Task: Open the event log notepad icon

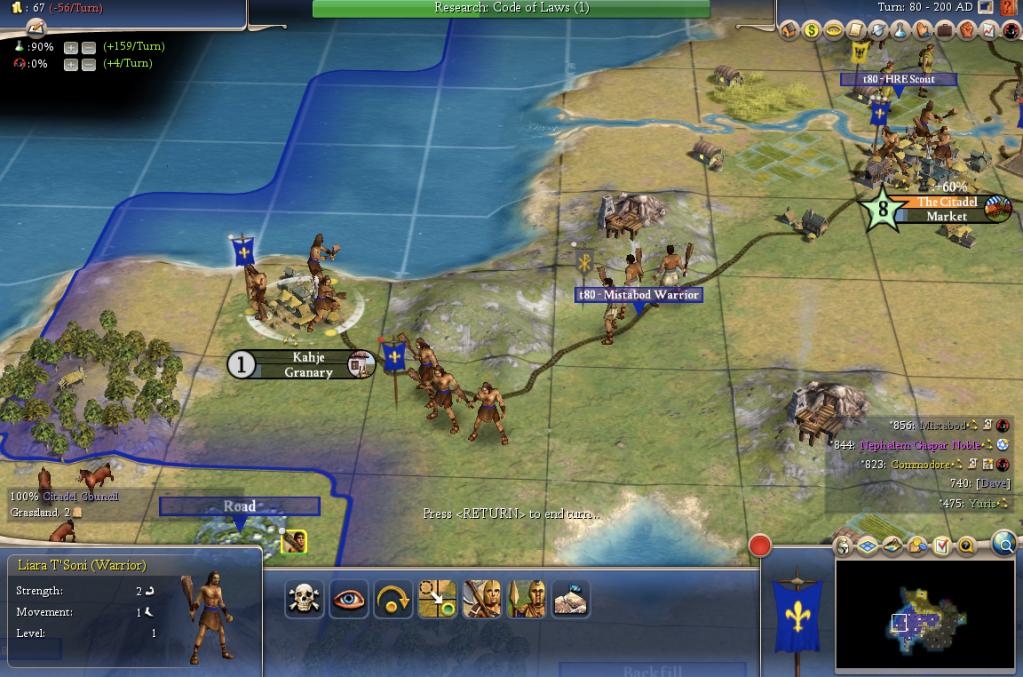Action: pyautogui.click(x=942, y=545)
